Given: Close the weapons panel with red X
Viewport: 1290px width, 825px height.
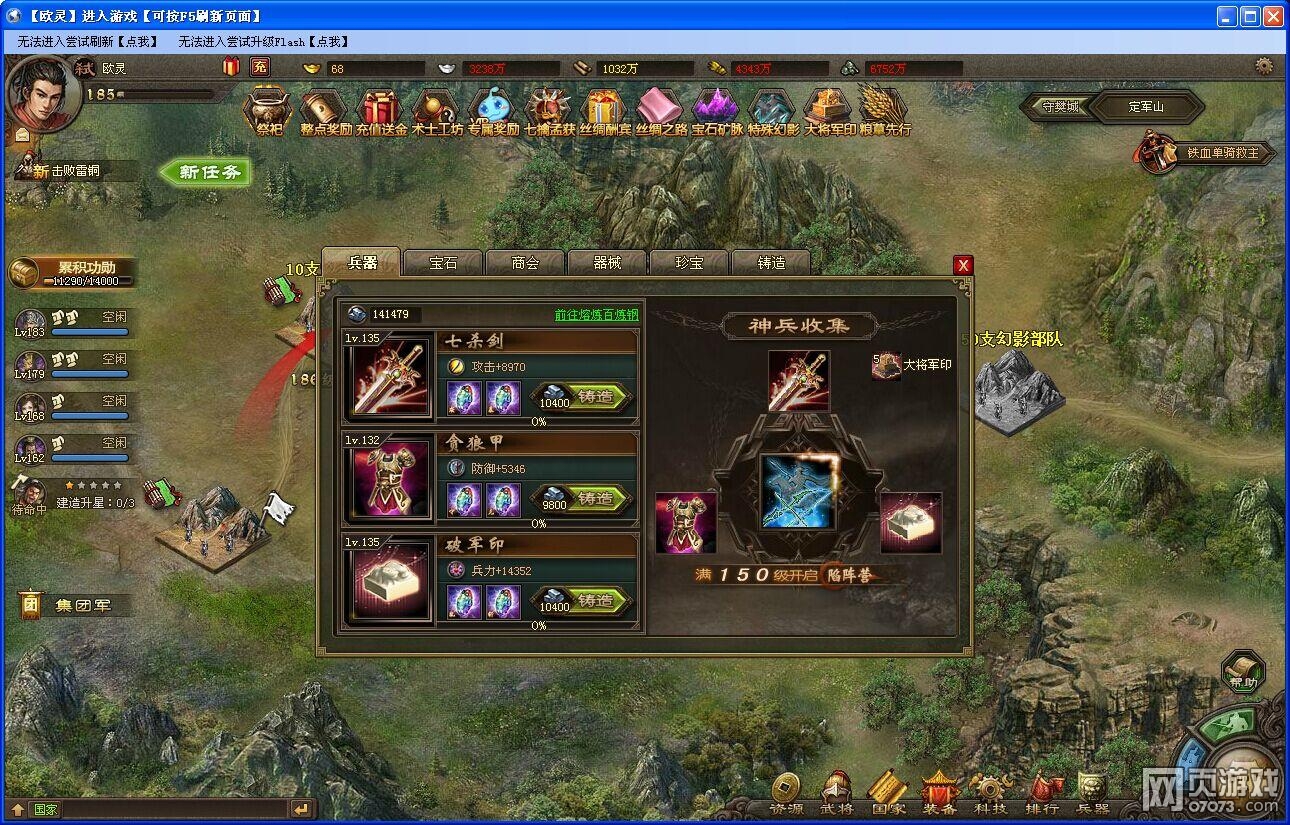Looking at the screenshot, I should [963, 265].
